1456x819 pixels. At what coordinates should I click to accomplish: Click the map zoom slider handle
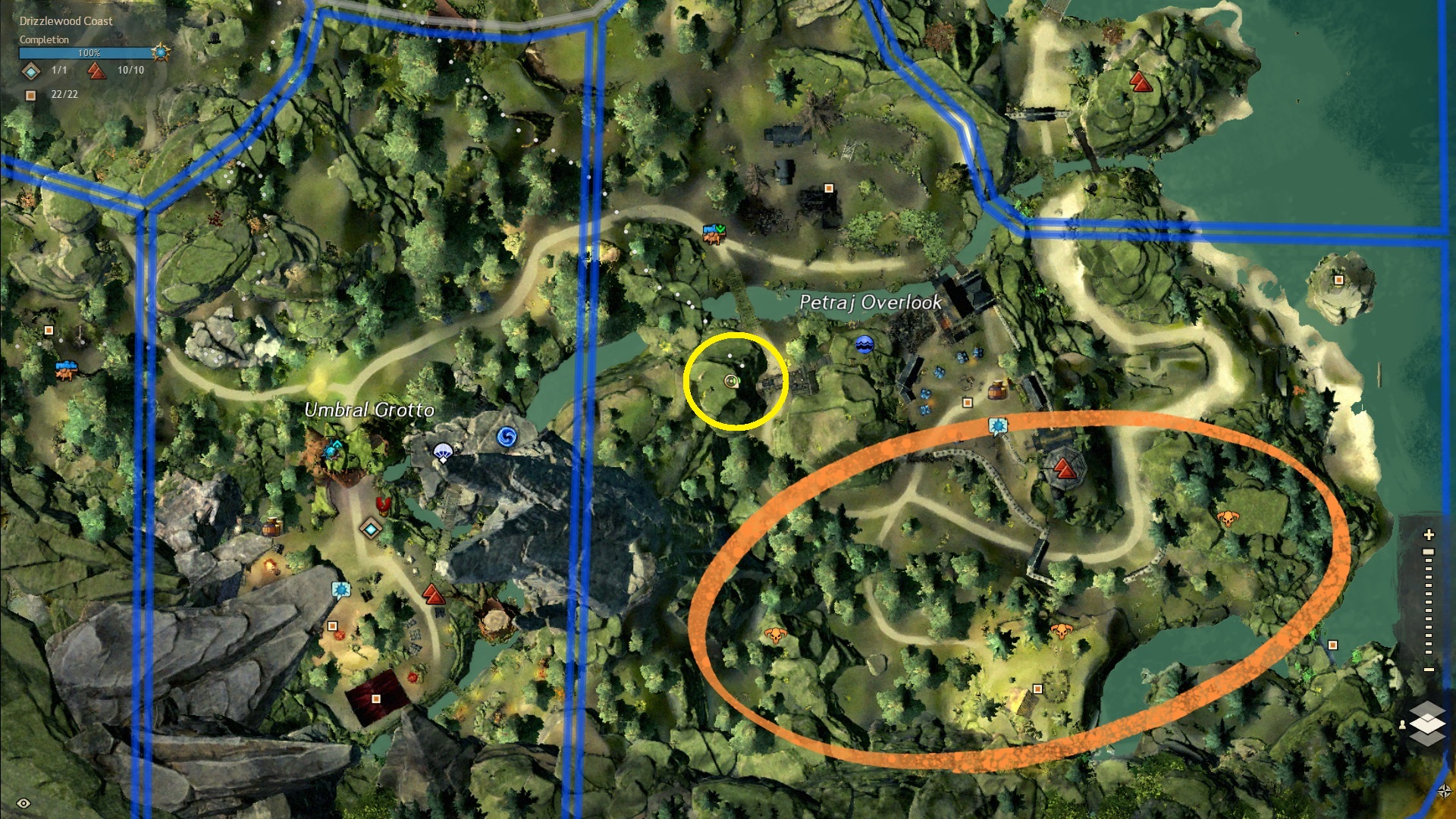tap(1429, 552)
